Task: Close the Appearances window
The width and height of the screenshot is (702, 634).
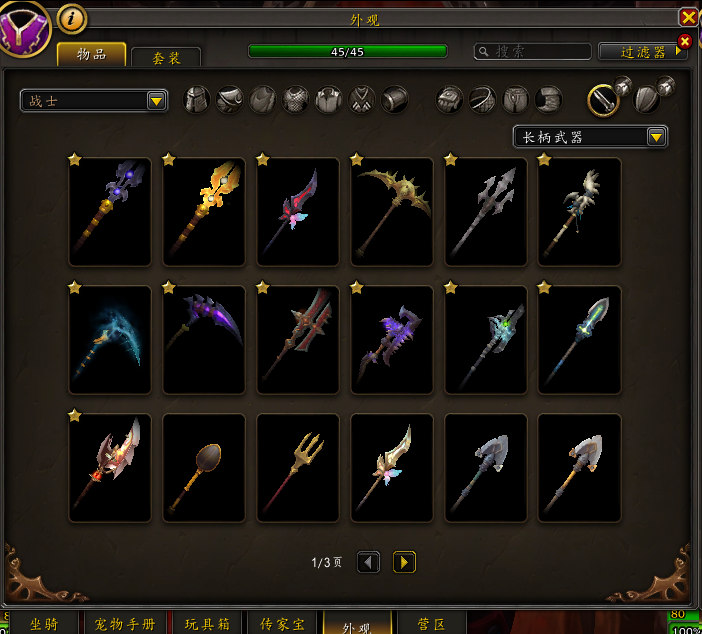Action: coord(688,18)
